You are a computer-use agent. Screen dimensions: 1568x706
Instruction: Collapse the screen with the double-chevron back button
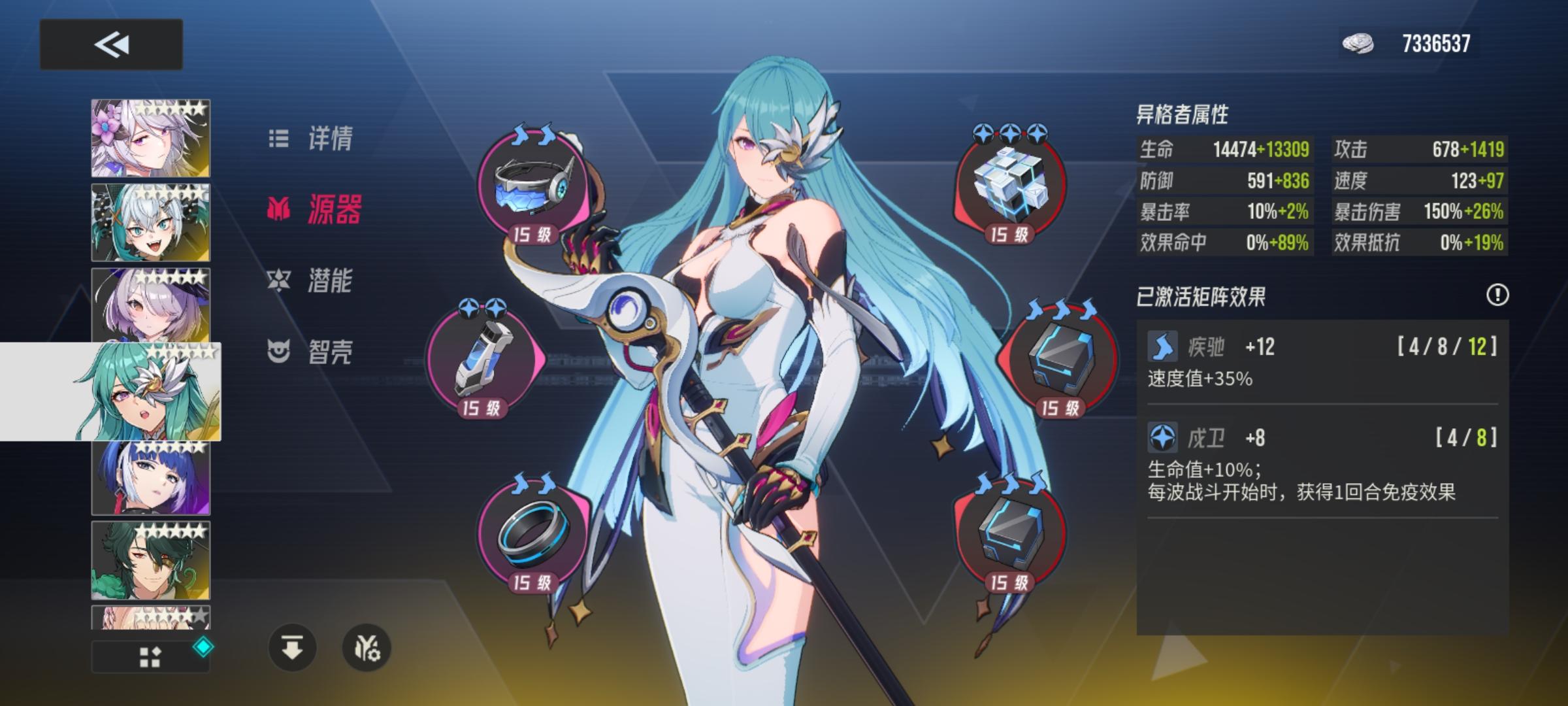[110, 44]
